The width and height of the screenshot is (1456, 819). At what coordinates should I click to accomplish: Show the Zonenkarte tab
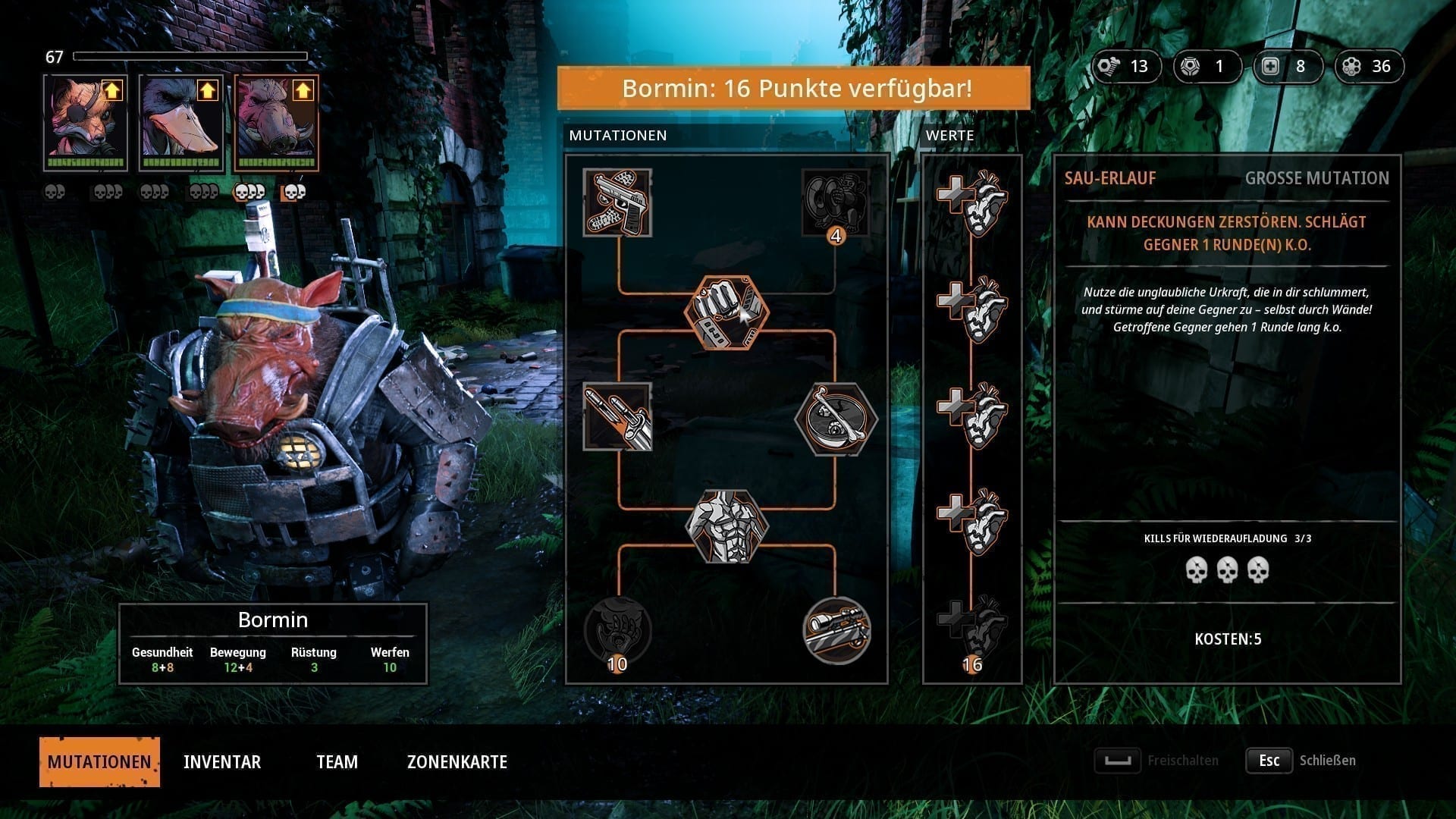point(457,761)
